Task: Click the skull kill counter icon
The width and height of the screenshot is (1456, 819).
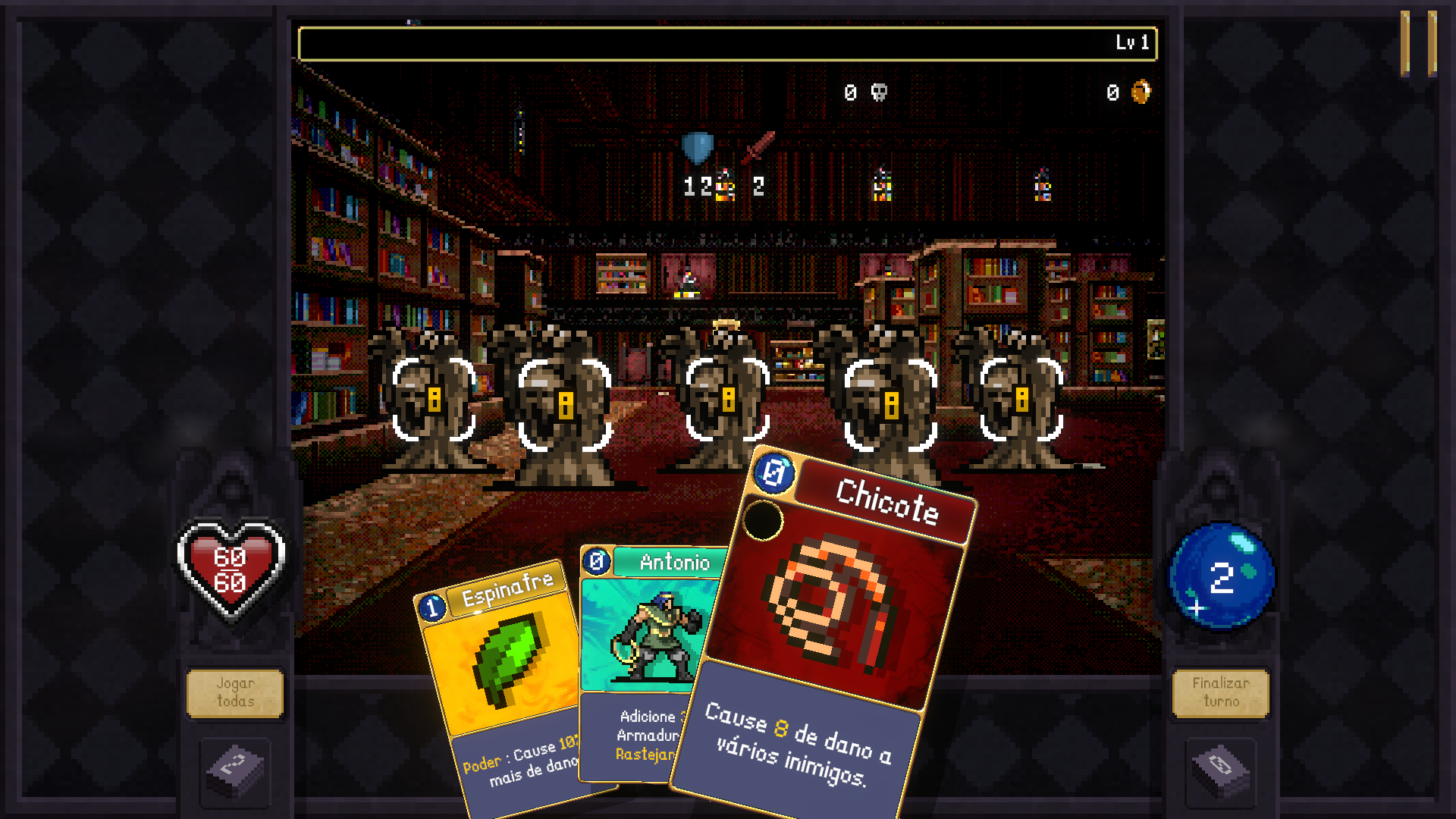Action: coord(880,93)
